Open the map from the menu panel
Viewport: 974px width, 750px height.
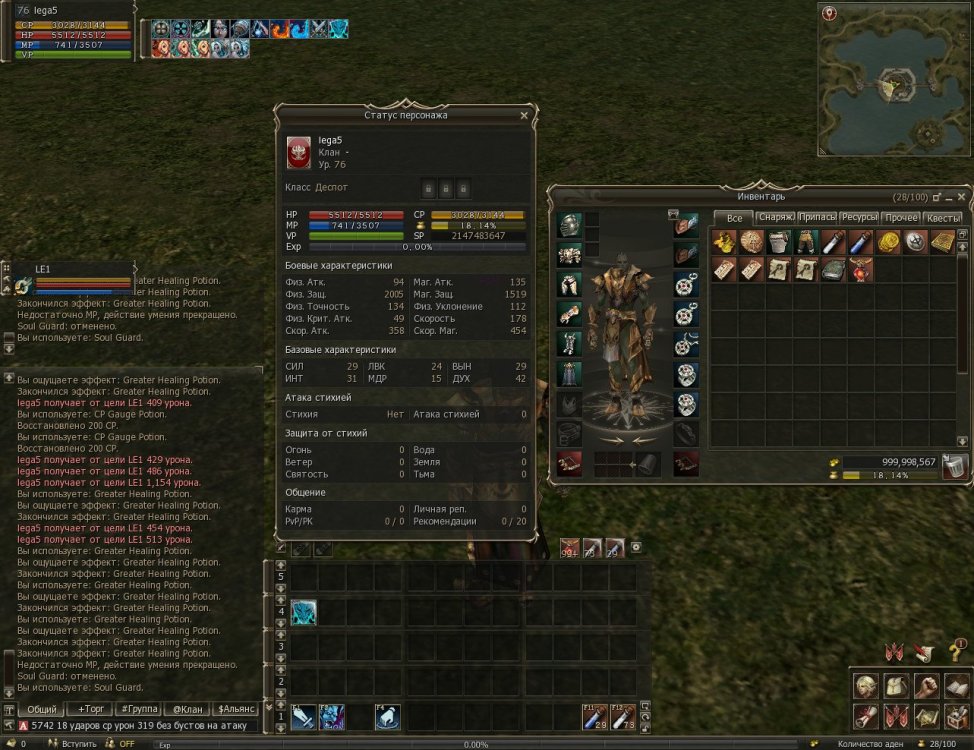point(927,717)
